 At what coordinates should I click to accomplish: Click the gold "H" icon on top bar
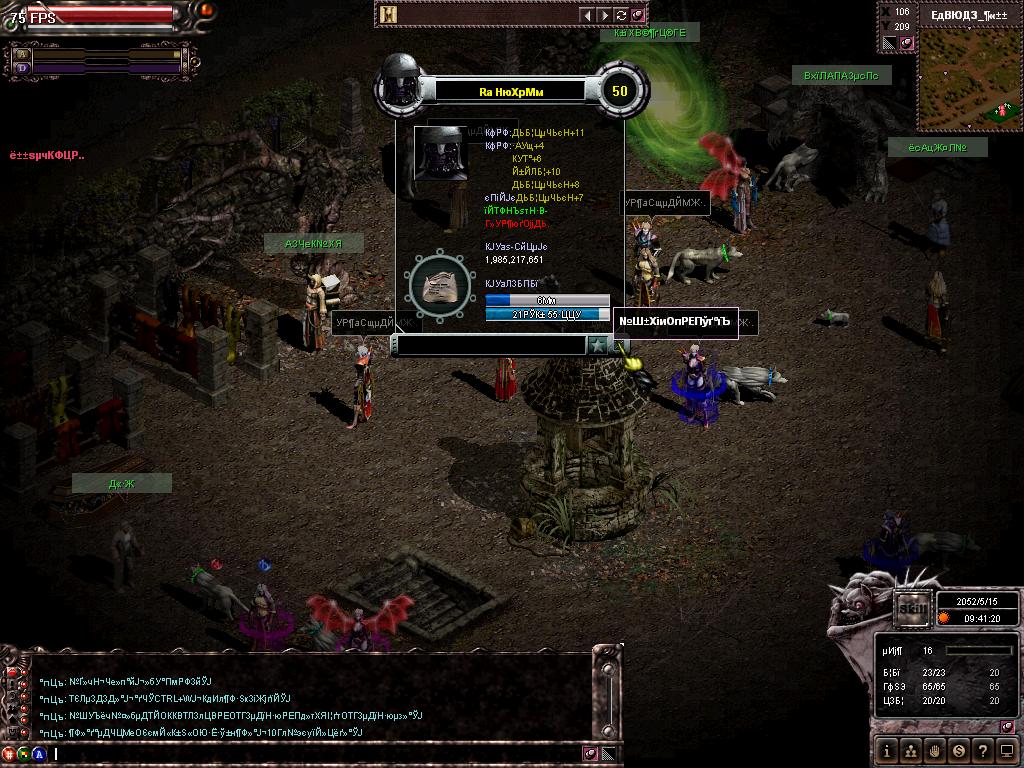[390, 15]
